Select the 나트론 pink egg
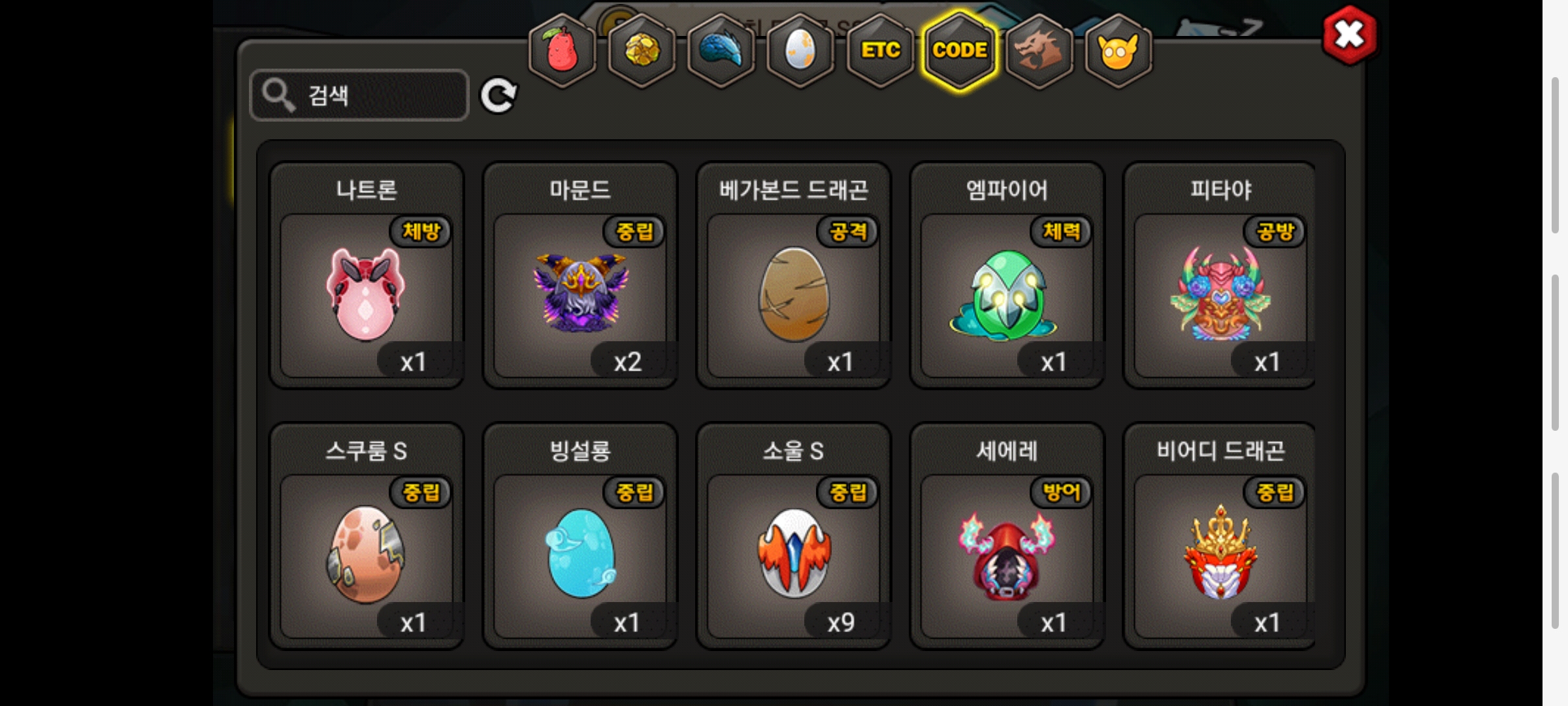Image resolution: width=1568 pixels, height=706 pixels. pyautogui.click(x=367, y=294)
